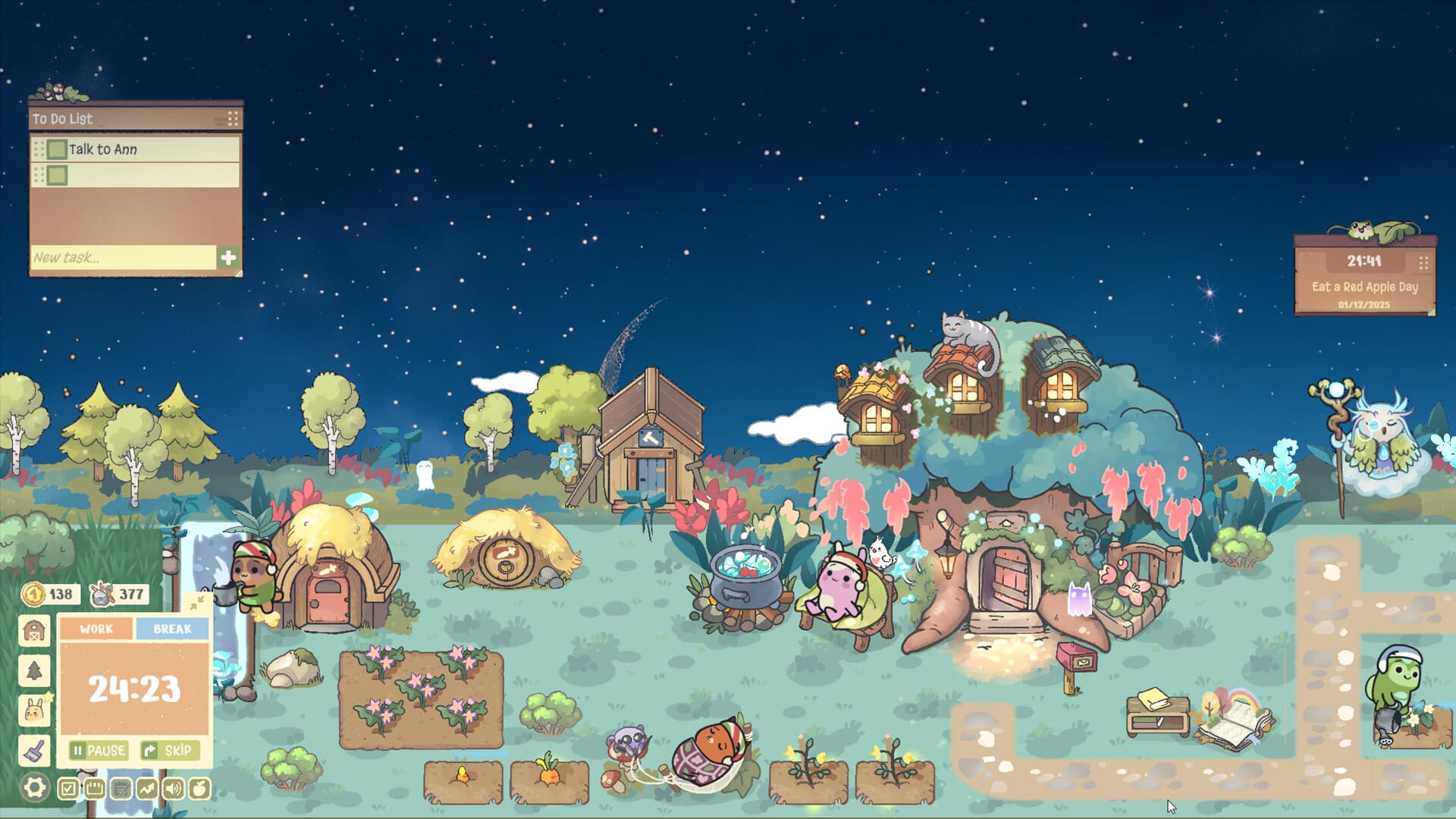Image resolution: width=1456 pixels, height=819 pixels.
Task: Open the checklist icon in the bottom toolbar
Action: coord(69,789)
